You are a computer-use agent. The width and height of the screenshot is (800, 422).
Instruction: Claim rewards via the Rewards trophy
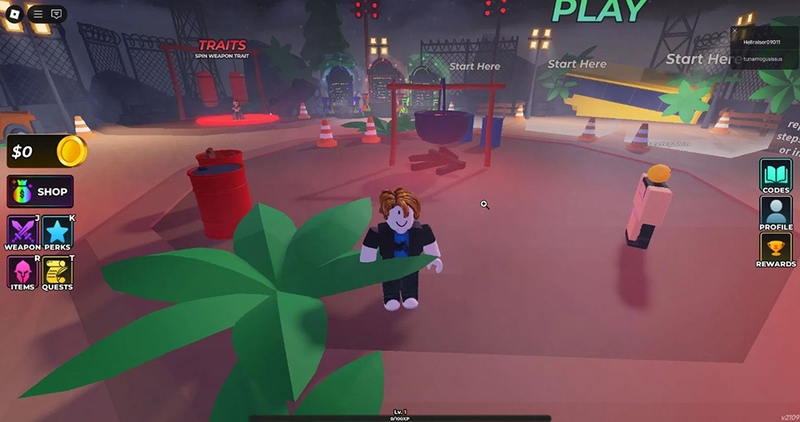775,250
